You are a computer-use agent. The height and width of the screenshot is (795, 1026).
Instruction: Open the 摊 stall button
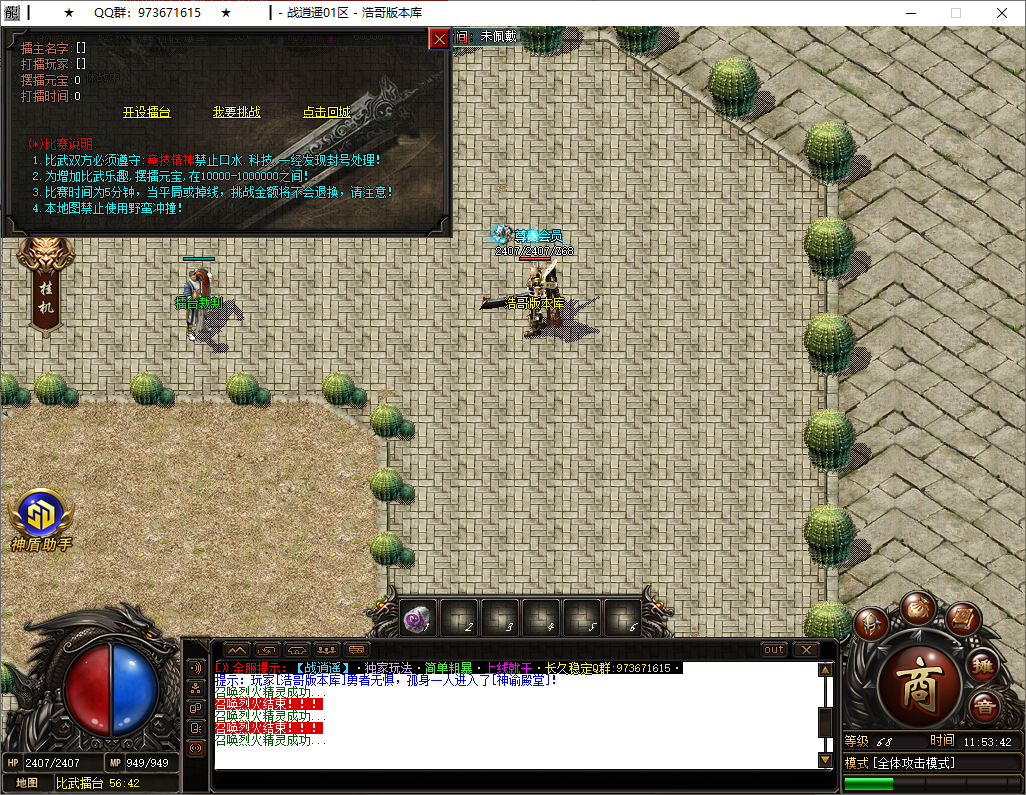984,665
